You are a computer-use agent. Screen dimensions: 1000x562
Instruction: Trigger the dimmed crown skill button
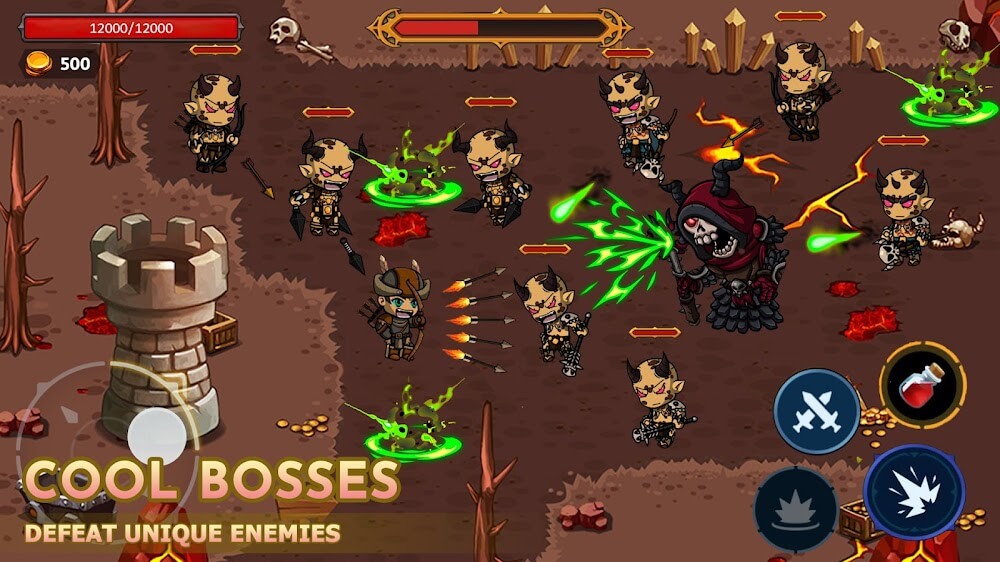point(796,509)
